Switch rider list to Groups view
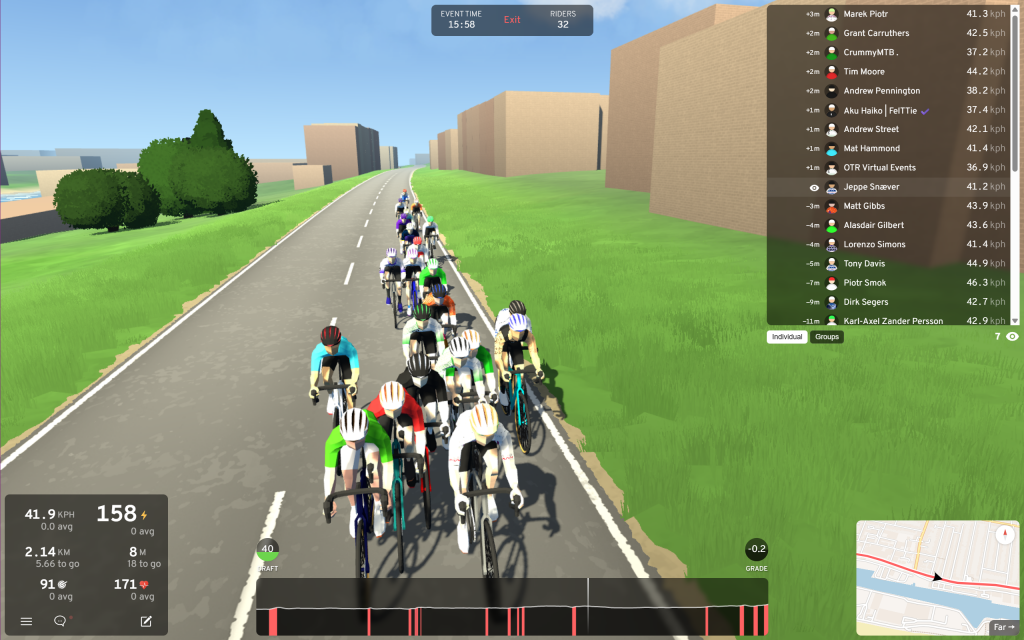 click(x=827, y=337)
